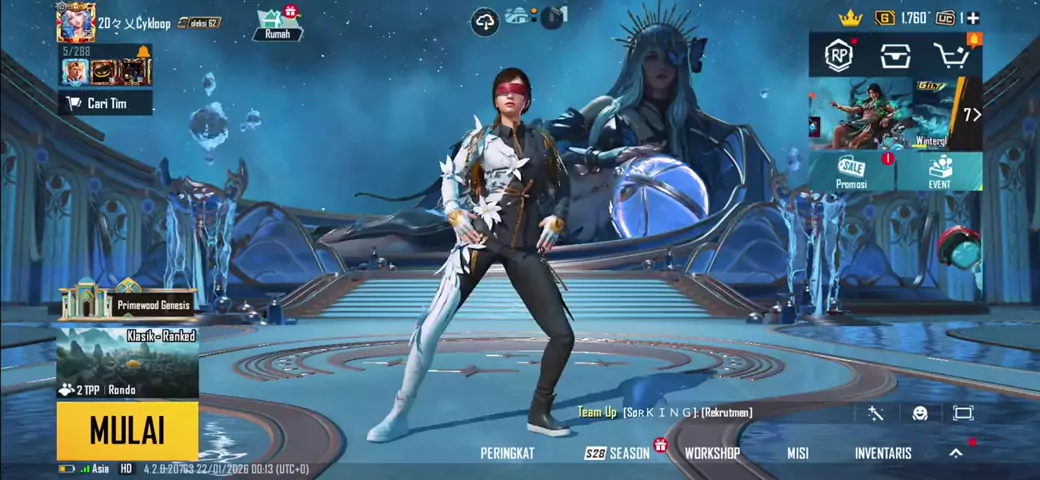Expand the bottom menu arrow
This screenshot has height=480, width=1040.
[x=956, y=453]
